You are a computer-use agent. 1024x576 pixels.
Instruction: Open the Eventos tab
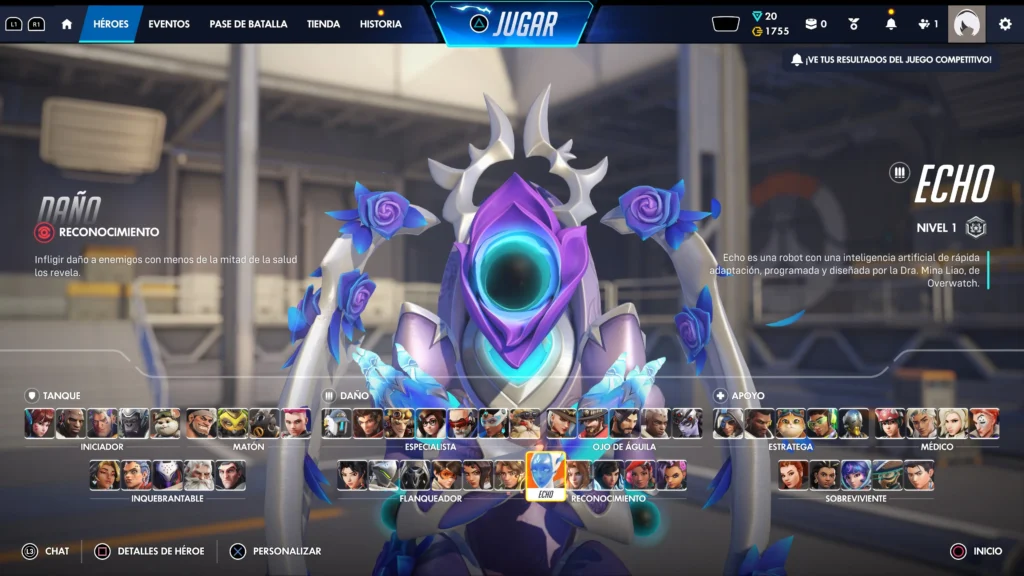[169, 24]
